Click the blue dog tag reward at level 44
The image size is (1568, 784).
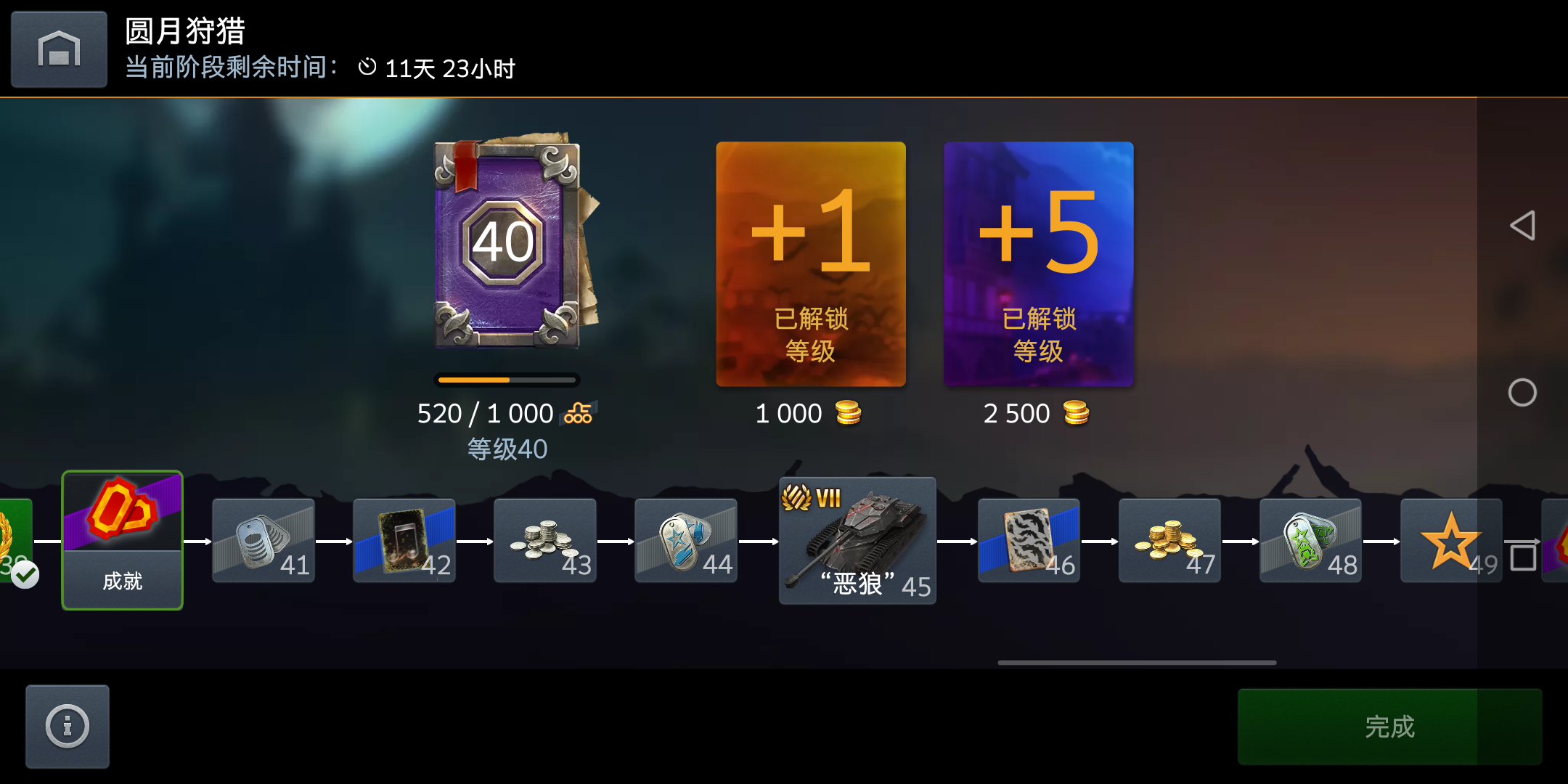click(x=686, y=541)
